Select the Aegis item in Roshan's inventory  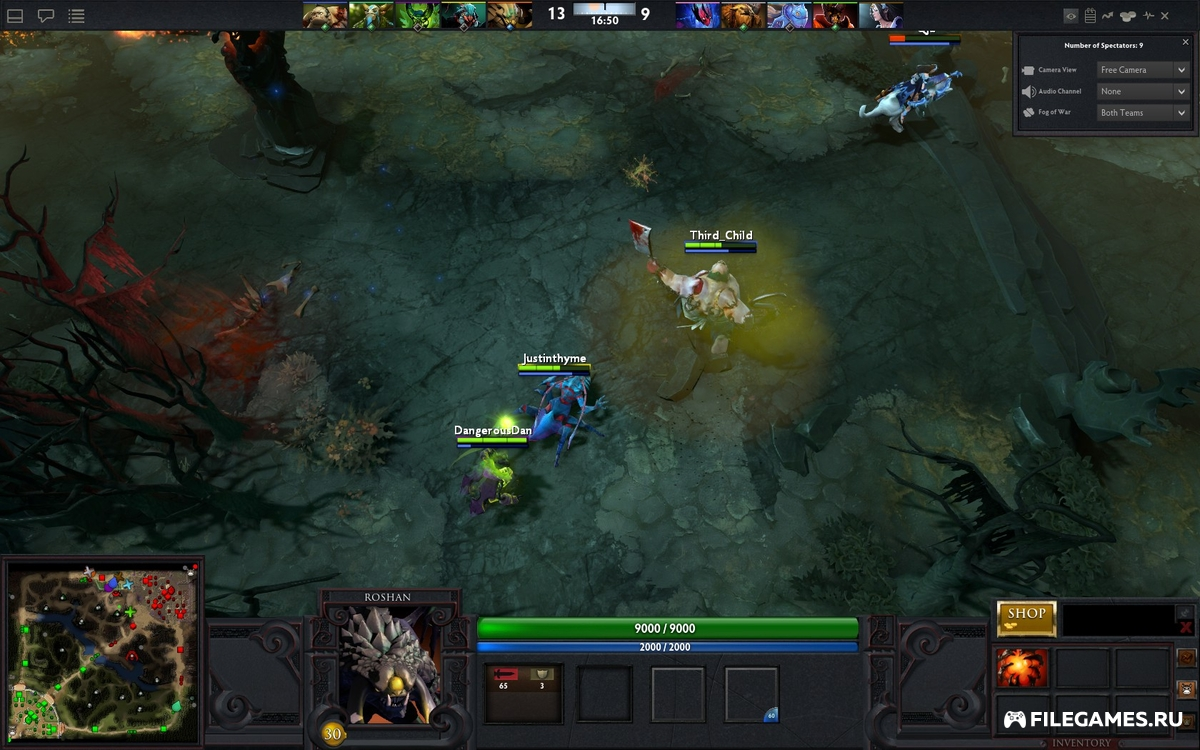click(1022, 668)
